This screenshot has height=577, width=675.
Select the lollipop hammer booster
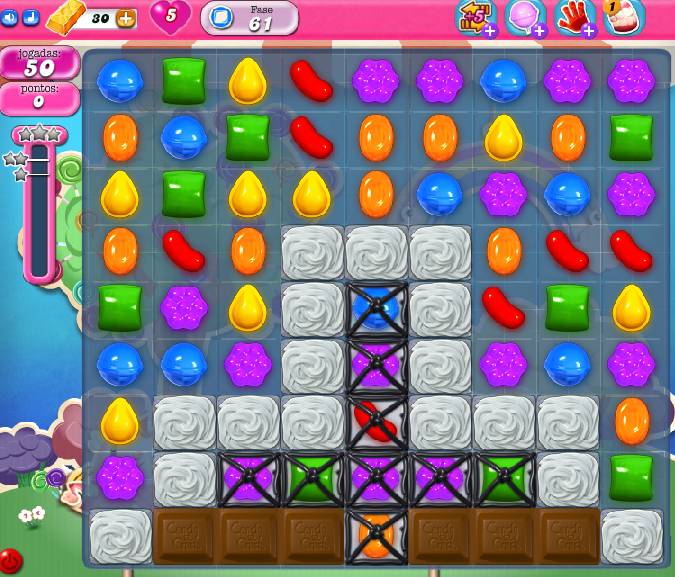pos(523,17)
